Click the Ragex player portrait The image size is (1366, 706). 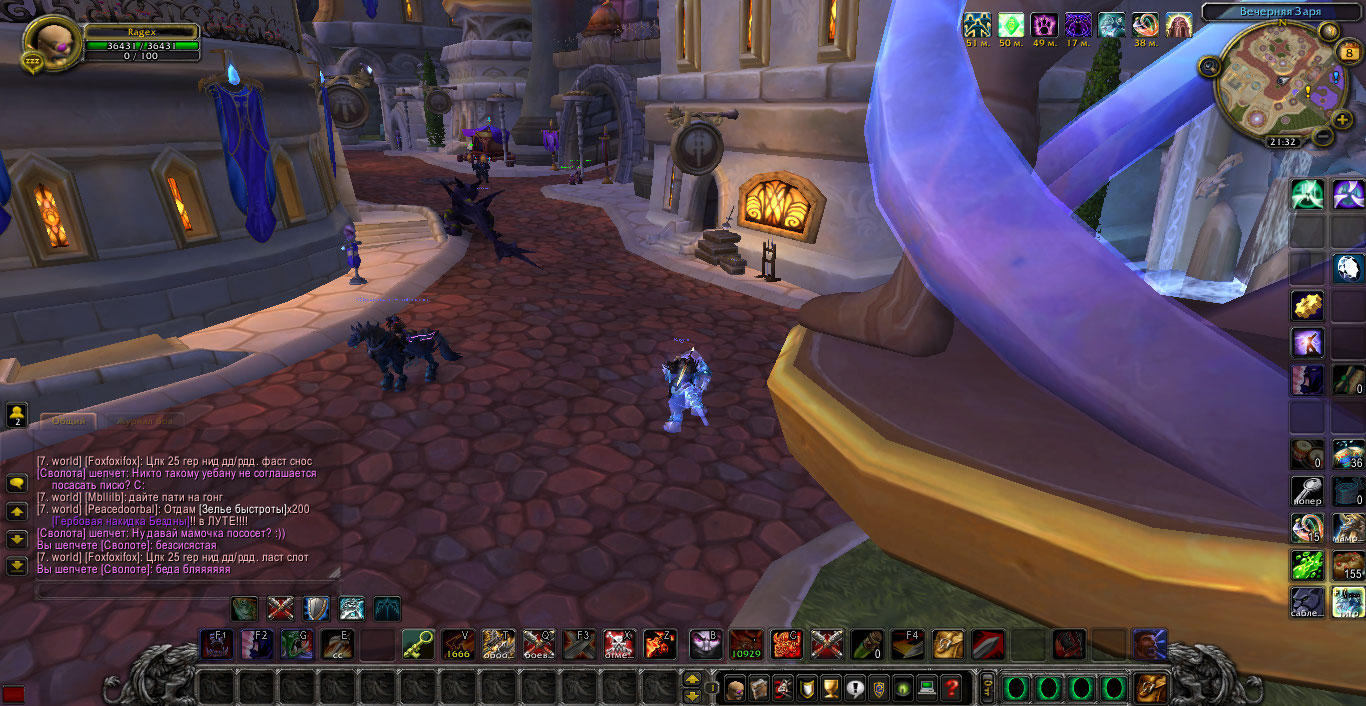tap(50, 43)
